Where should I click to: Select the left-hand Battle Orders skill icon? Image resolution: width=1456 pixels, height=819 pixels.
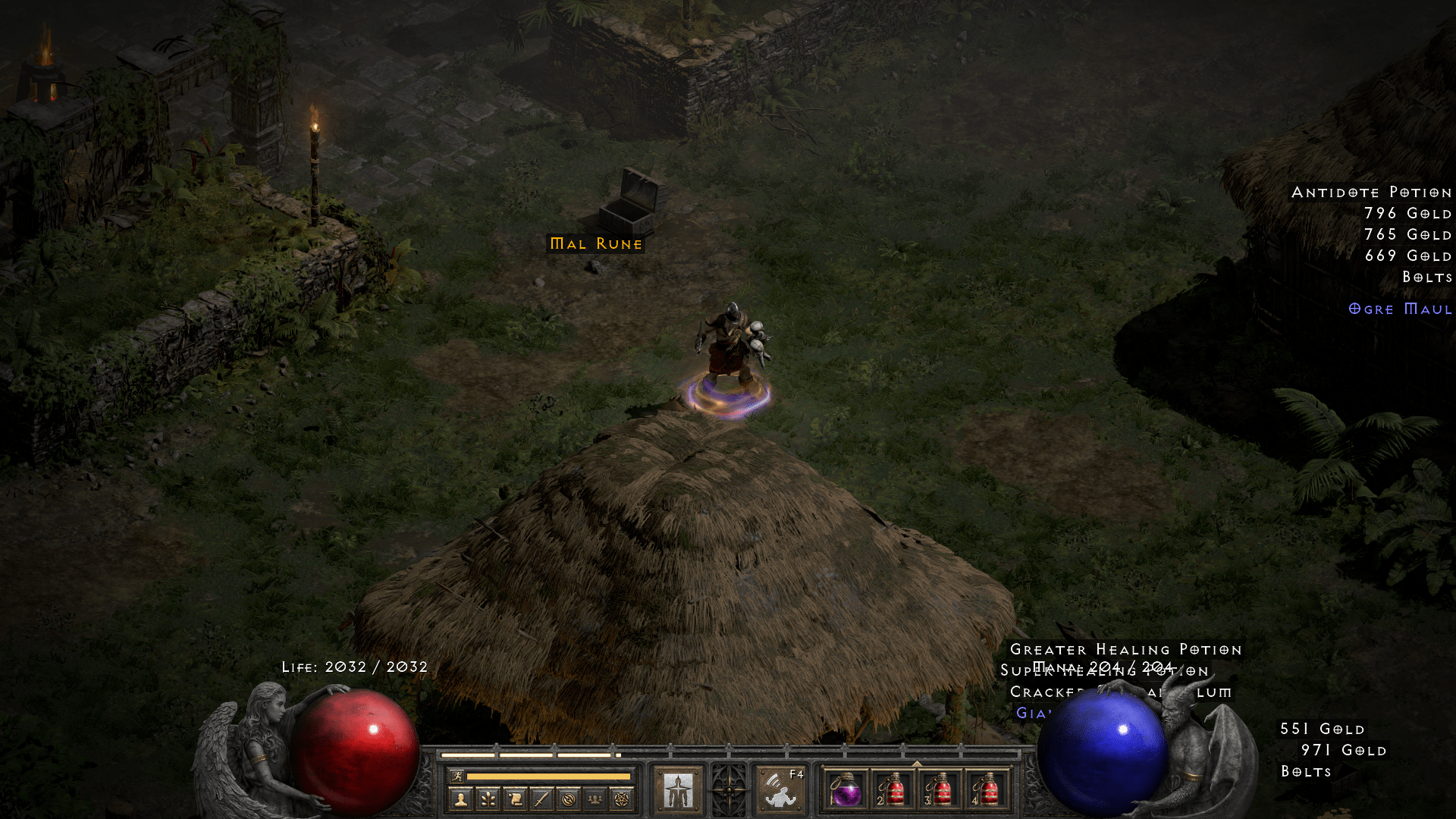pyautogui.click(x=678, y=789)
